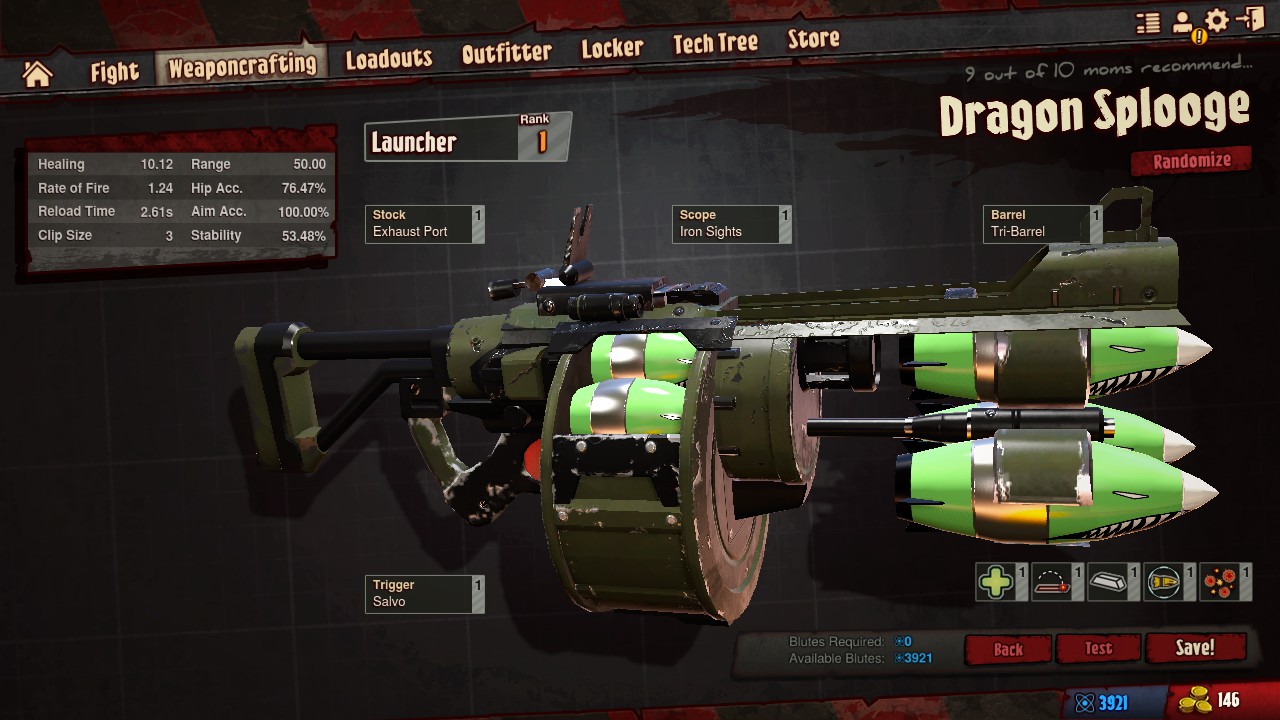Save the weapon design
The height and width of the screenshot is (720, 1280).
[1195, 648]
